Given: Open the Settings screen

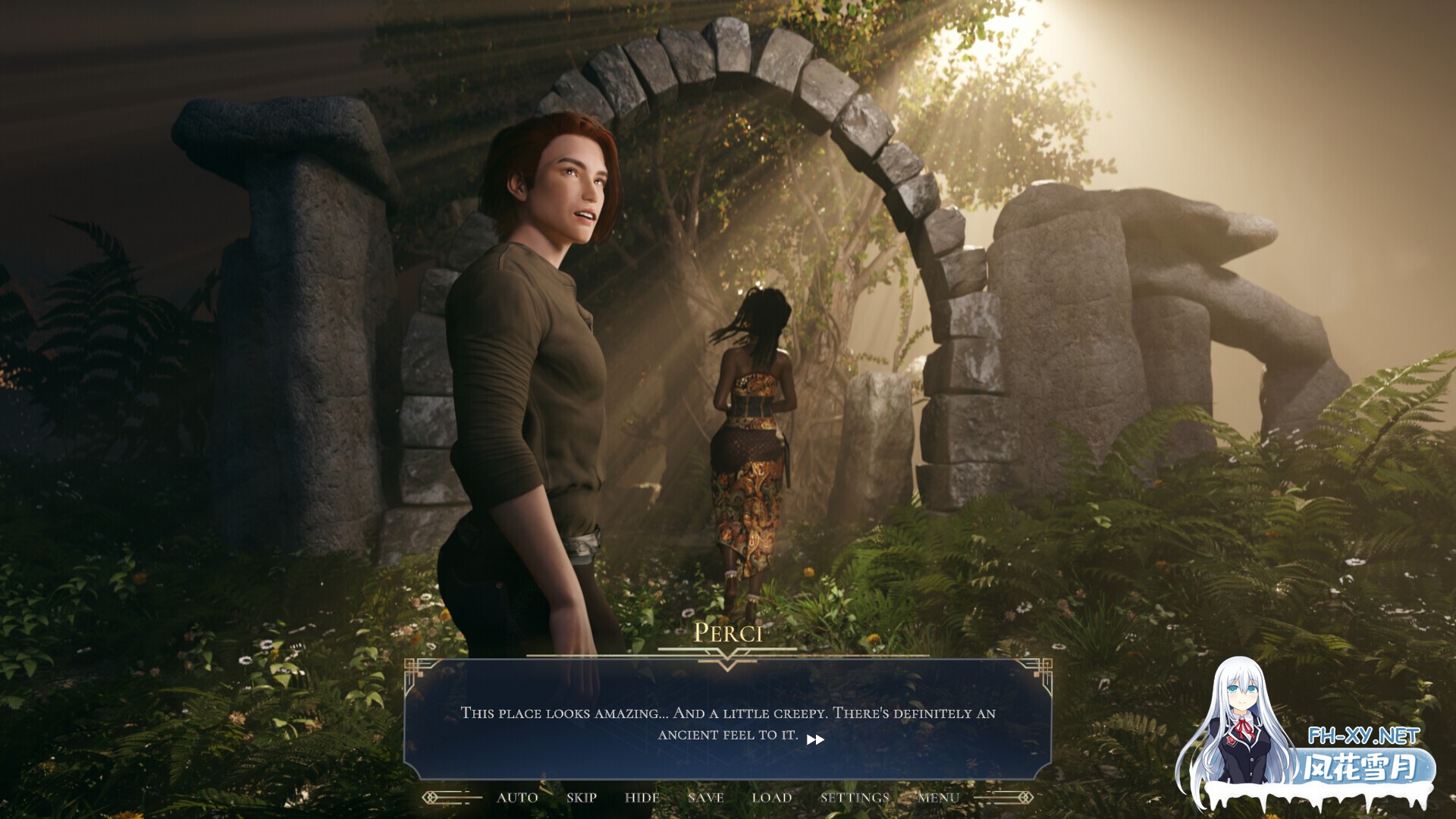Looking at the screenshot, I should tap(854, 797).
